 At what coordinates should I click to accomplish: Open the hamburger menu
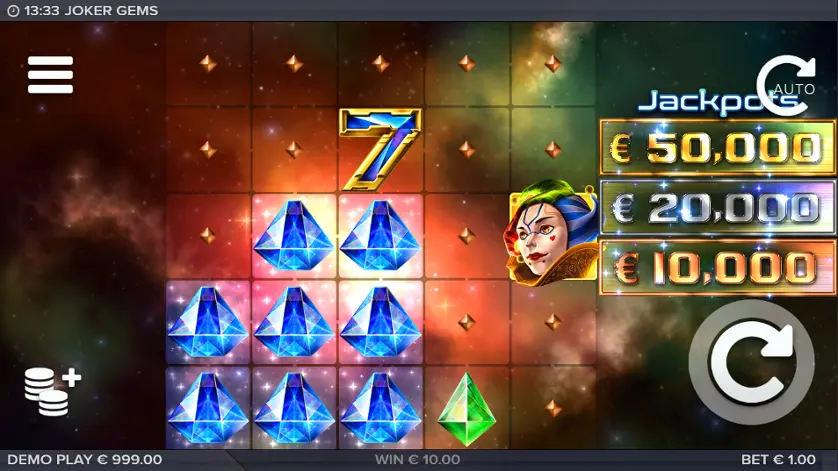pyautogui.click(x=50, y=75)
